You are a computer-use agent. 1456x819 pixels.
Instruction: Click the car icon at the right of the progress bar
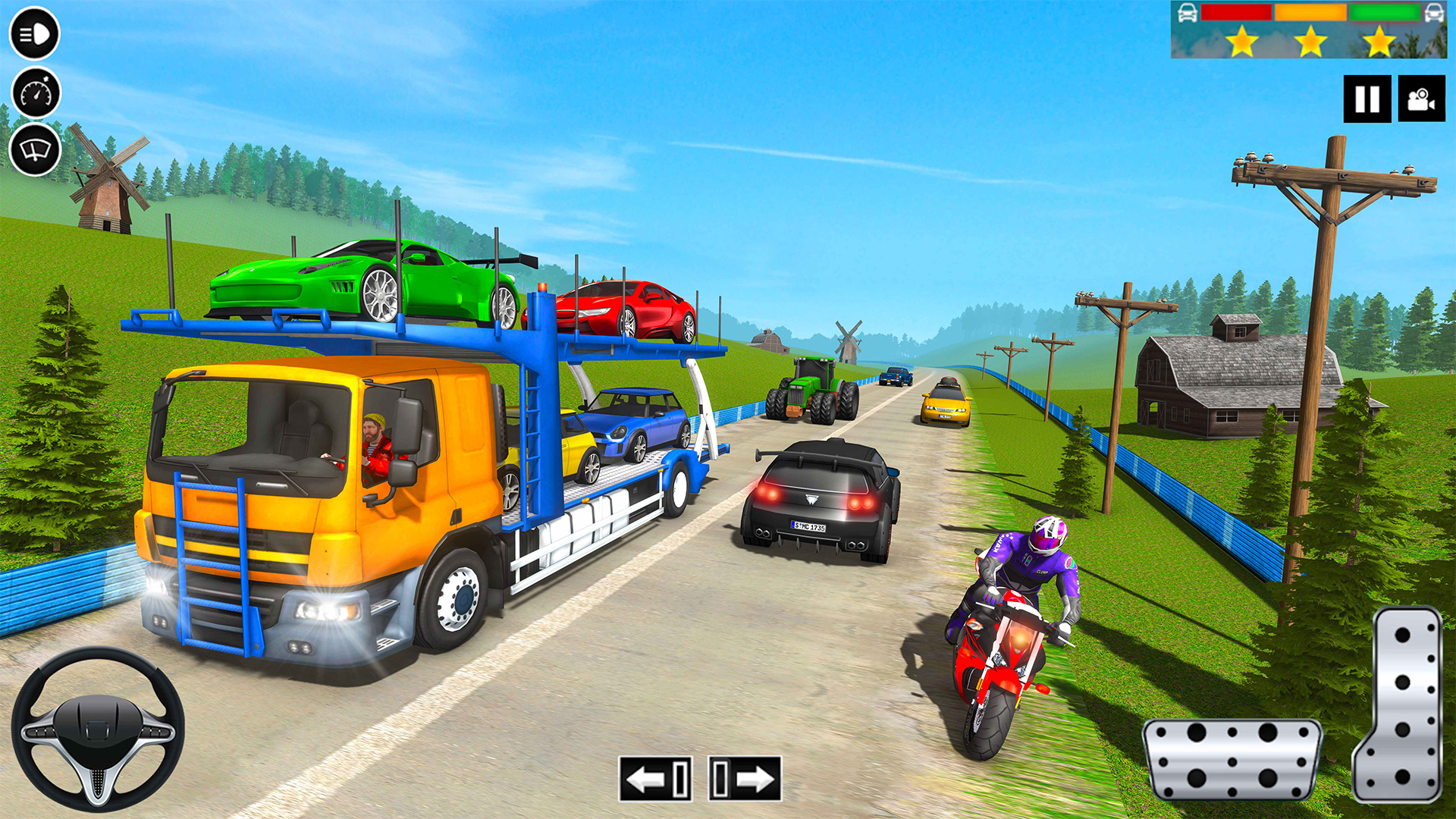click(1433, 13)
